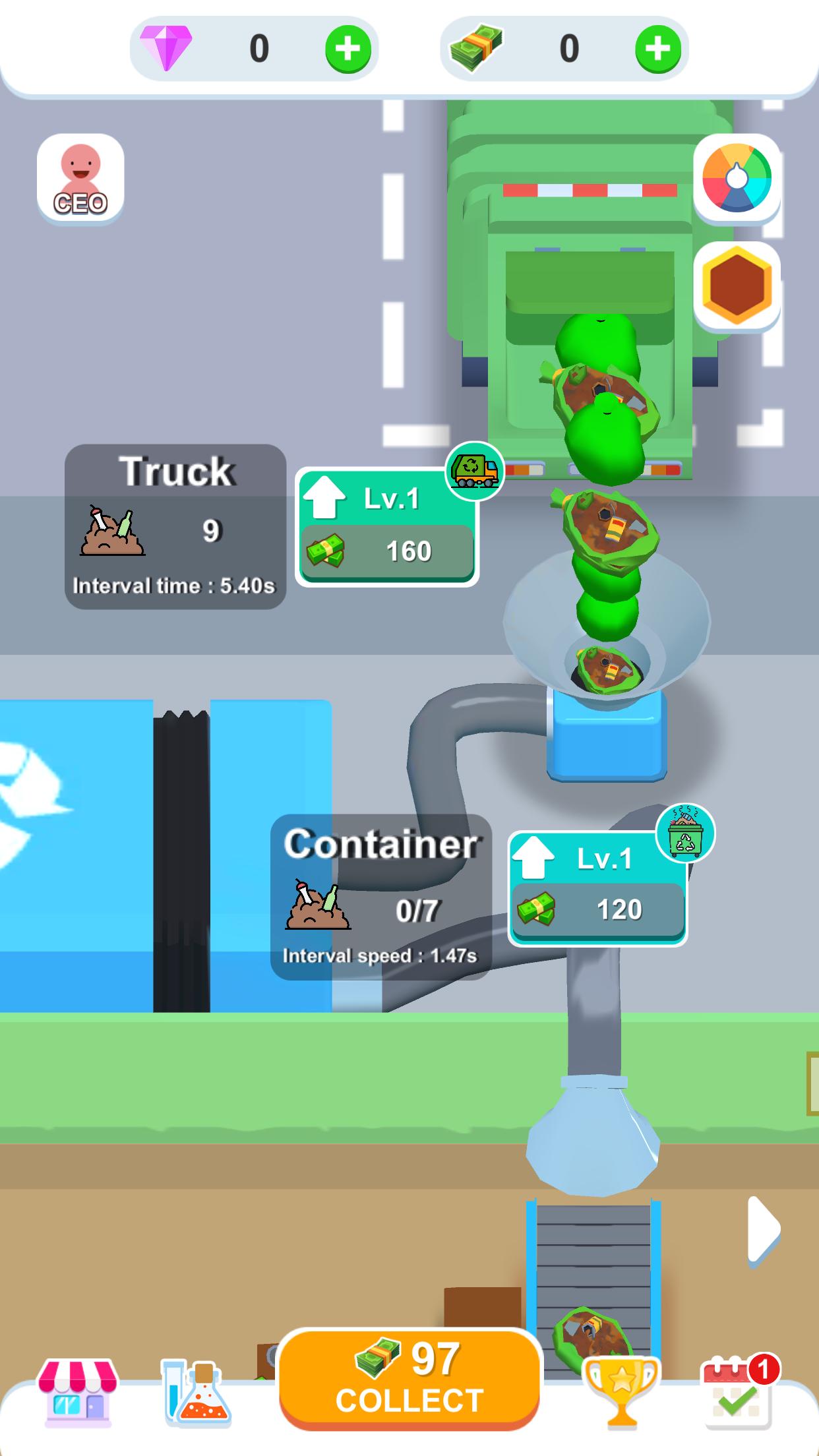
Task: Tap the brown hexagon icon
Action: coord(737,286)
